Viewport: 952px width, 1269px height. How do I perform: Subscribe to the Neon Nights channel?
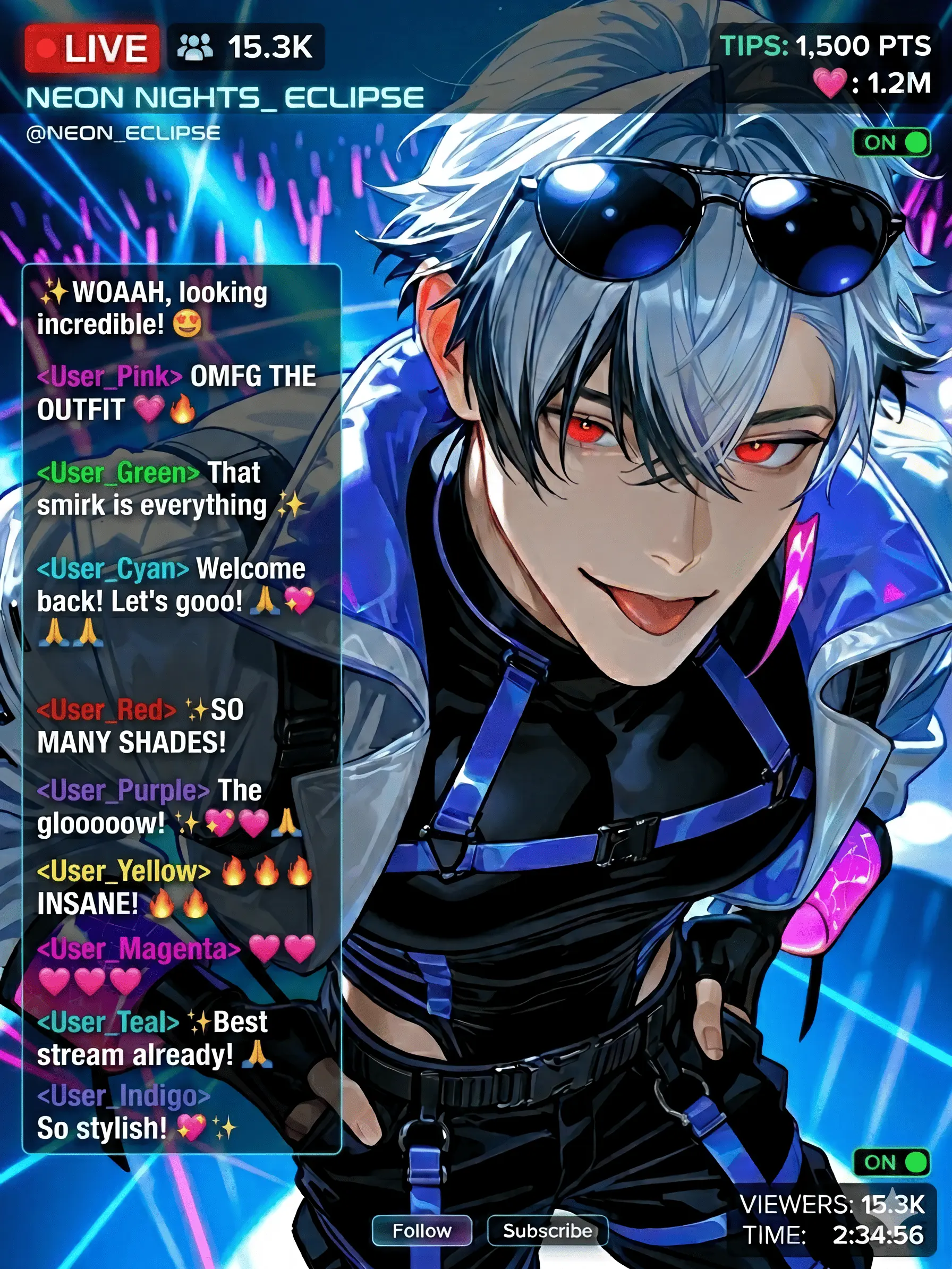547,1230
